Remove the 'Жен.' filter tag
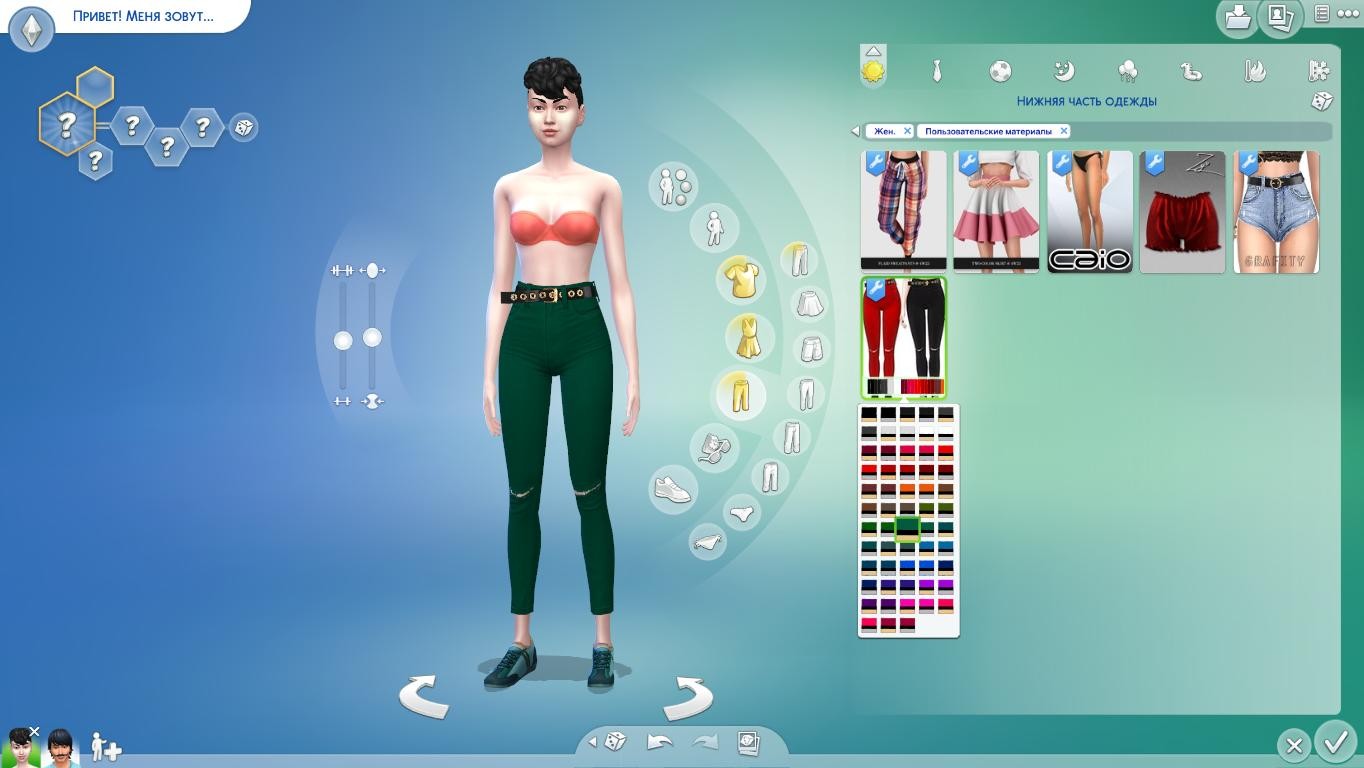Screen dimensions: 1364x768 907,131
